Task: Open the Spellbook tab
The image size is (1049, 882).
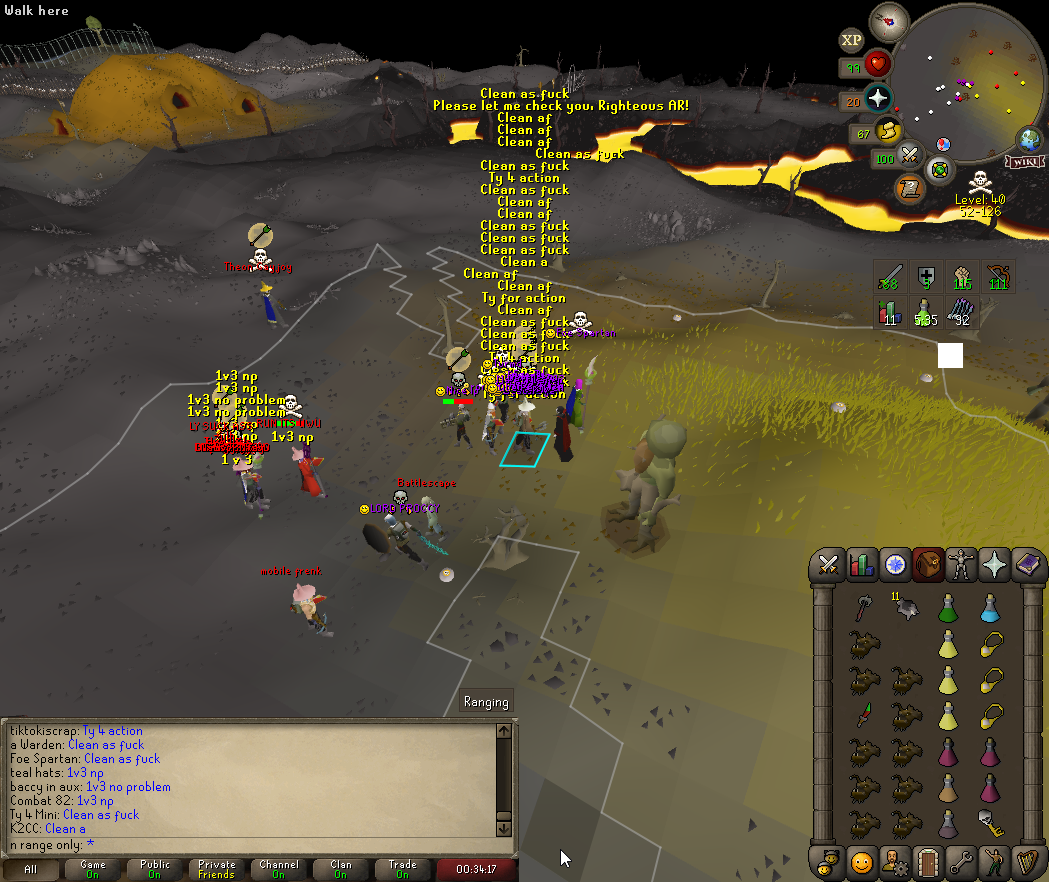Action: (x=1028, y=565)
